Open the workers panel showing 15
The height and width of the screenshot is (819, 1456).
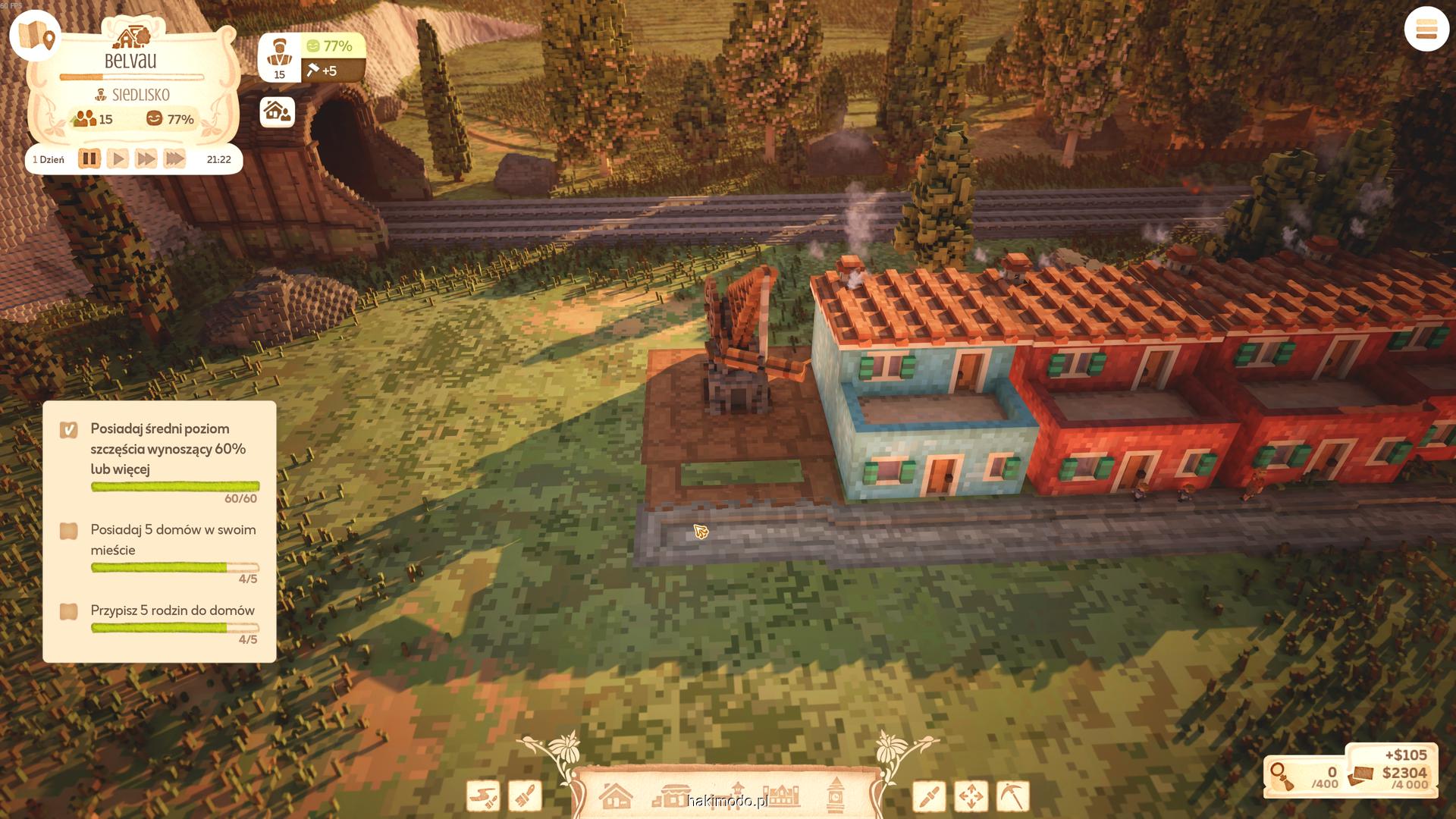(x=280, y=58)
